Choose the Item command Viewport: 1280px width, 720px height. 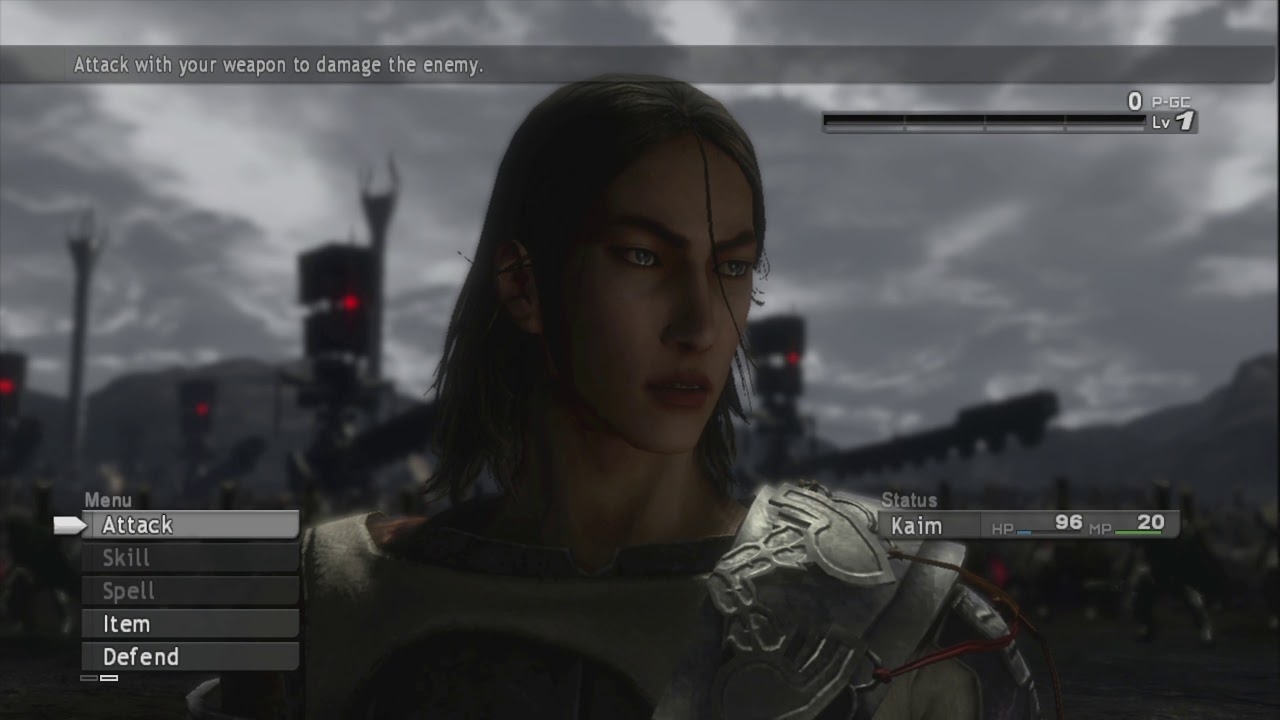[190, 624]
